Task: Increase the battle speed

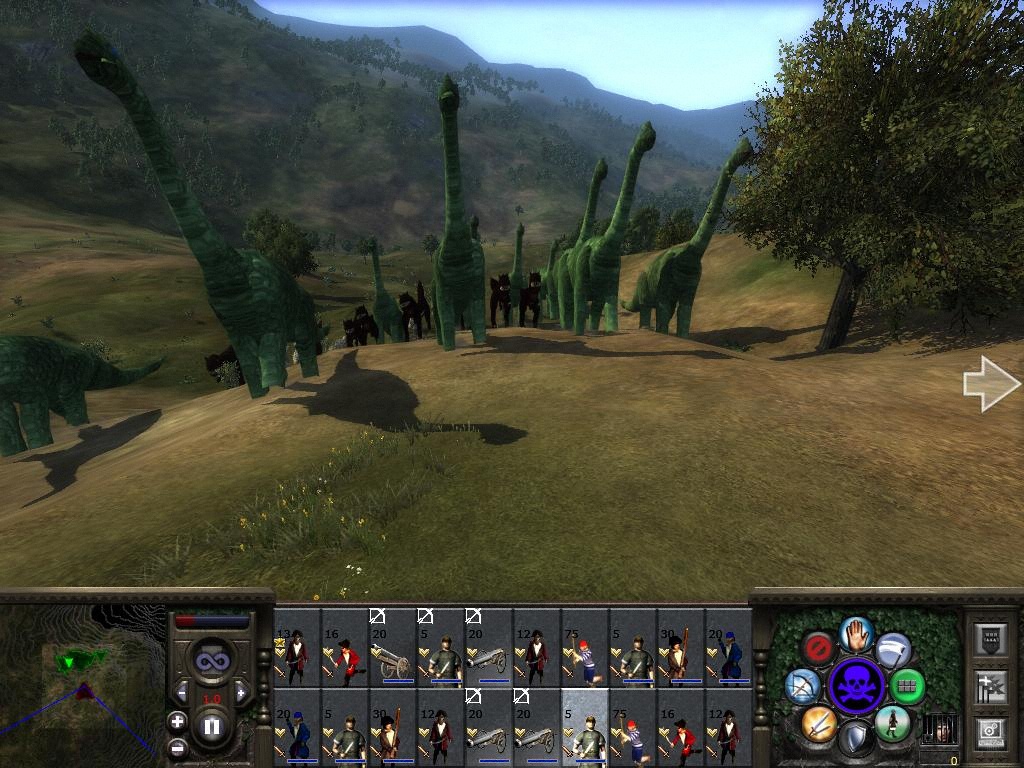Action: [241, 693]
